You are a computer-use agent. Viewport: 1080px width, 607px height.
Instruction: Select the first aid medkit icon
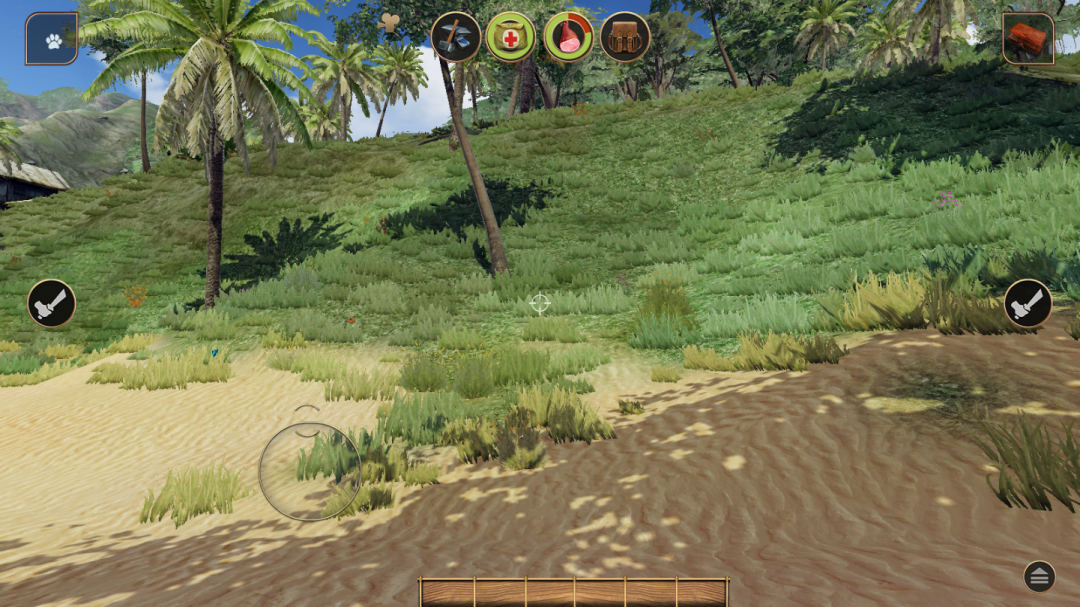(x=511, y=37)
